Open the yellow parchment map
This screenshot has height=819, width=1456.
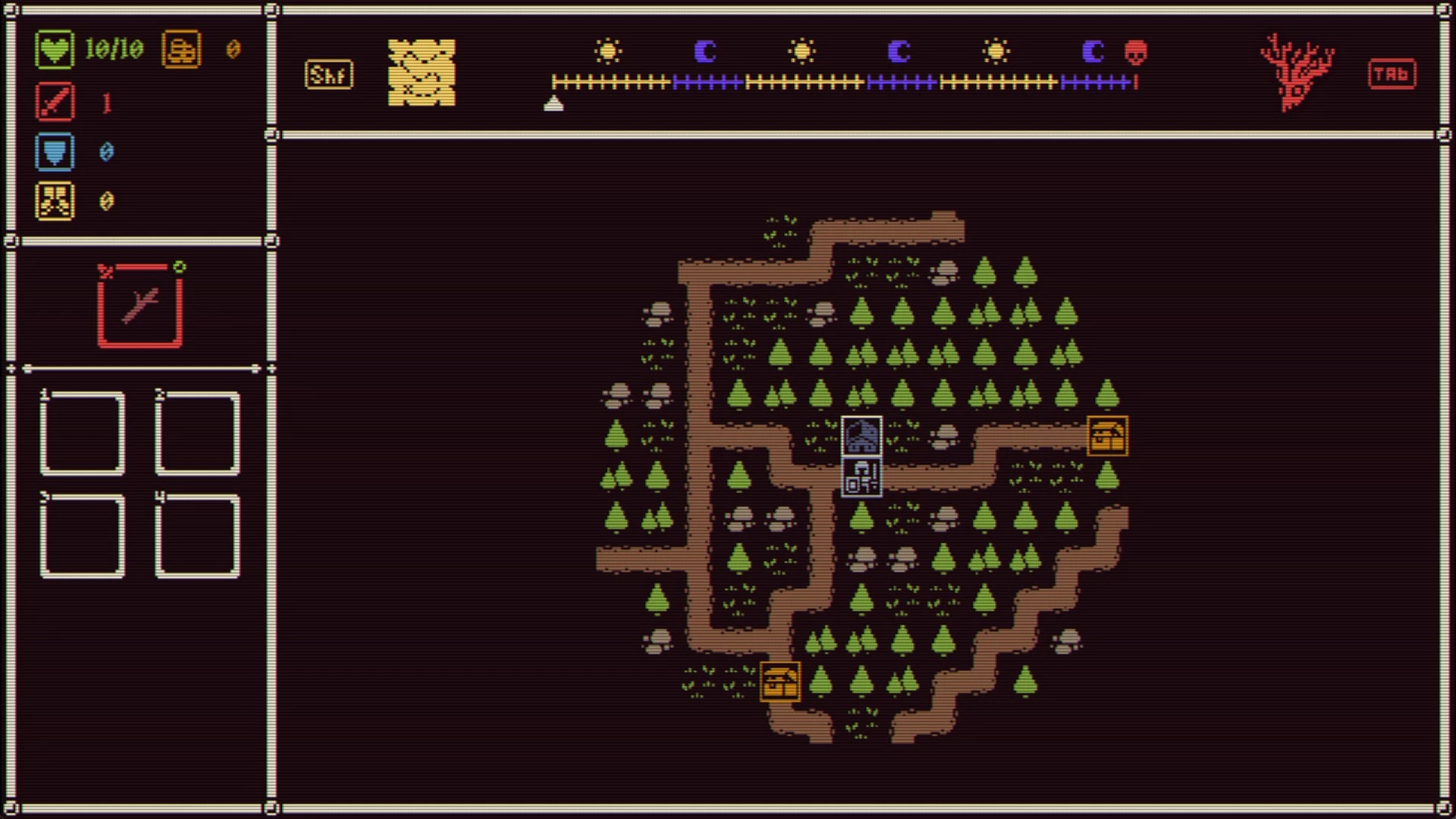click(422, 73)
